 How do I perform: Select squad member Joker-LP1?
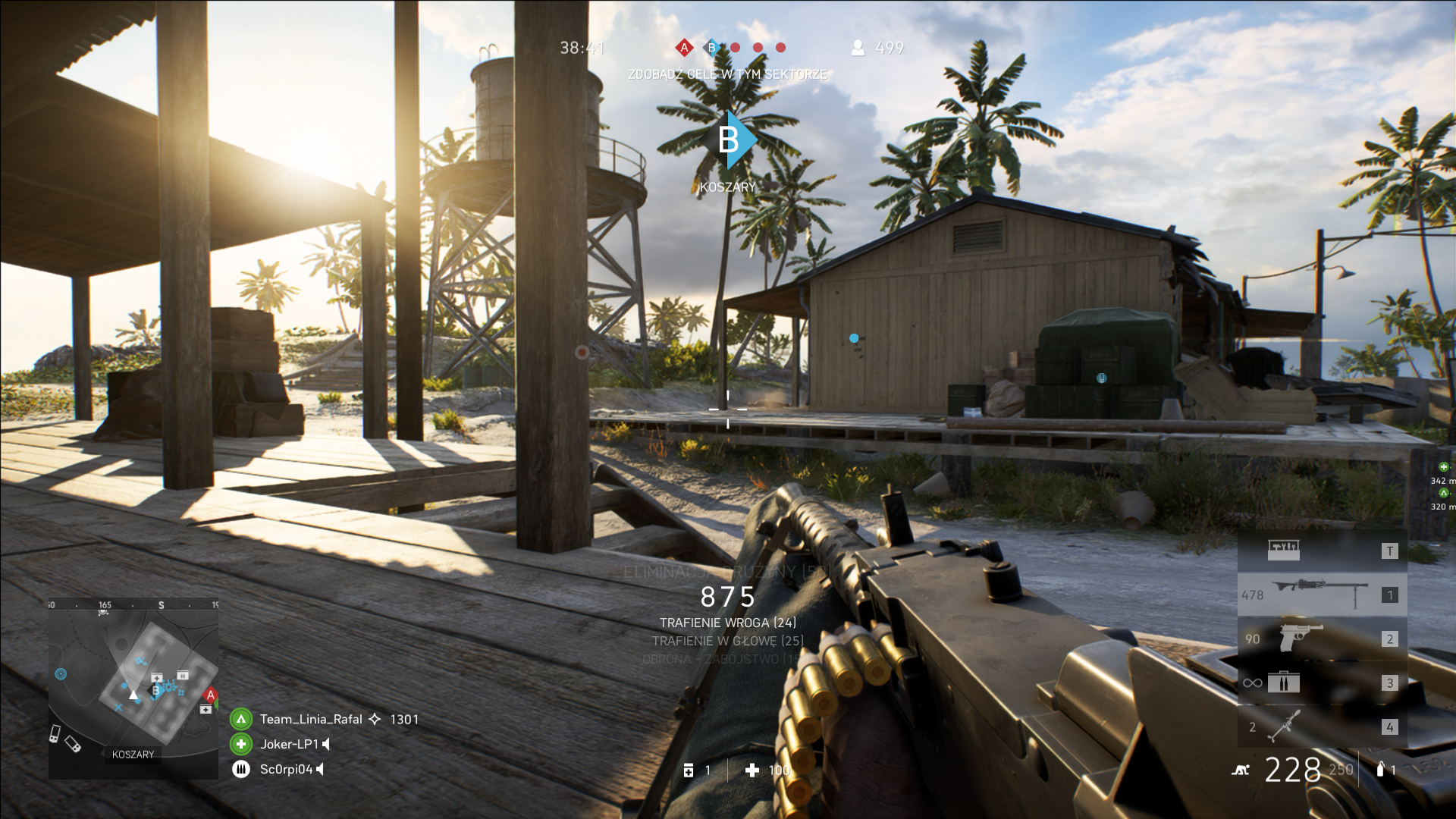(289, 744)
